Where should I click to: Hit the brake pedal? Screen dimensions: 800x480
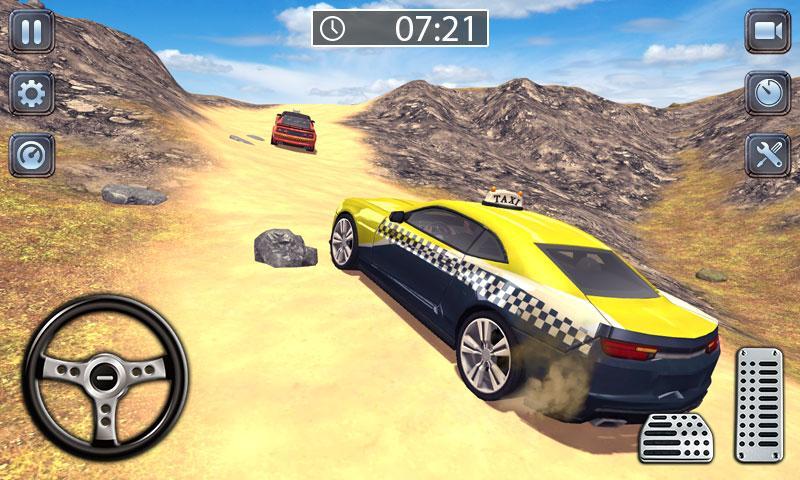coord(675,437)
